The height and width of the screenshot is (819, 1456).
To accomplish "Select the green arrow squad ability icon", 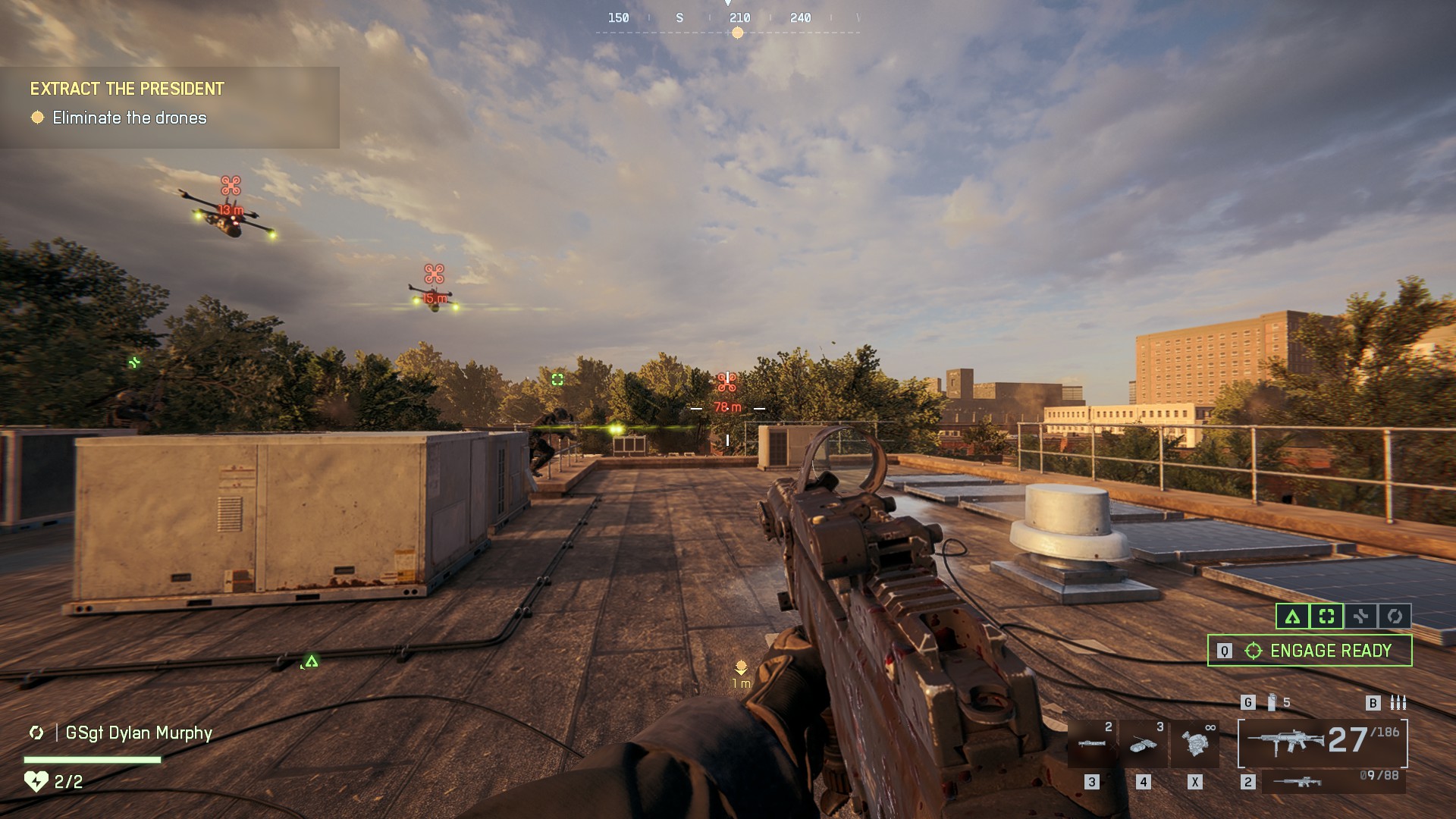I will click(x=1292, y=617).
